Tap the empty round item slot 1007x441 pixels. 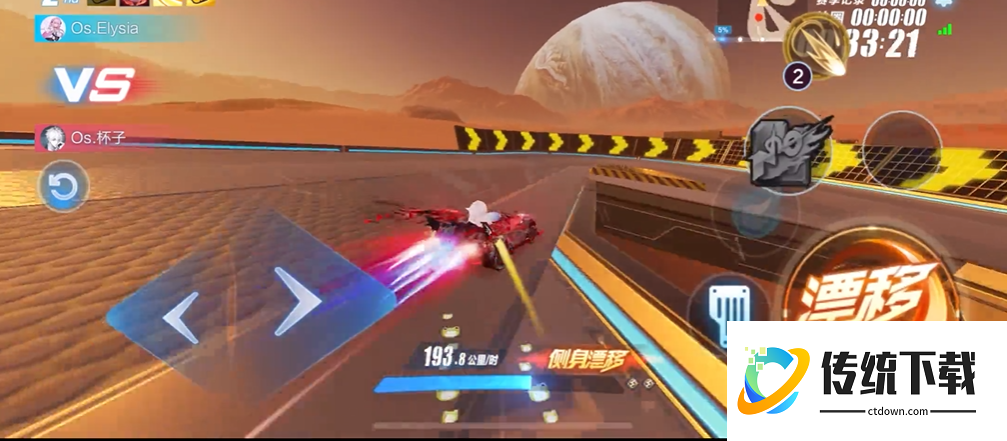point(901,150)
